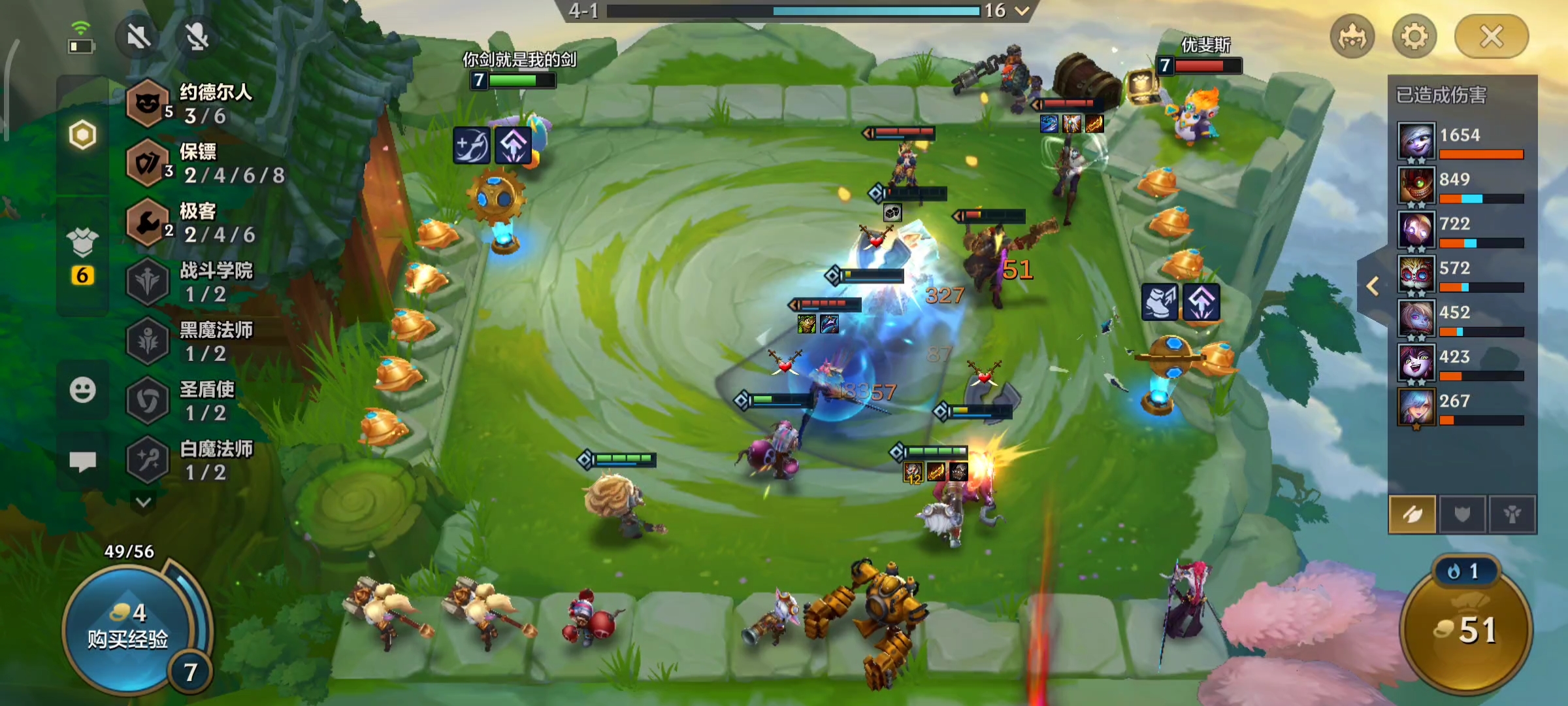Select the 约德尔人 trait entry
Screen dimensions: 1568x706
click(196, 103)
